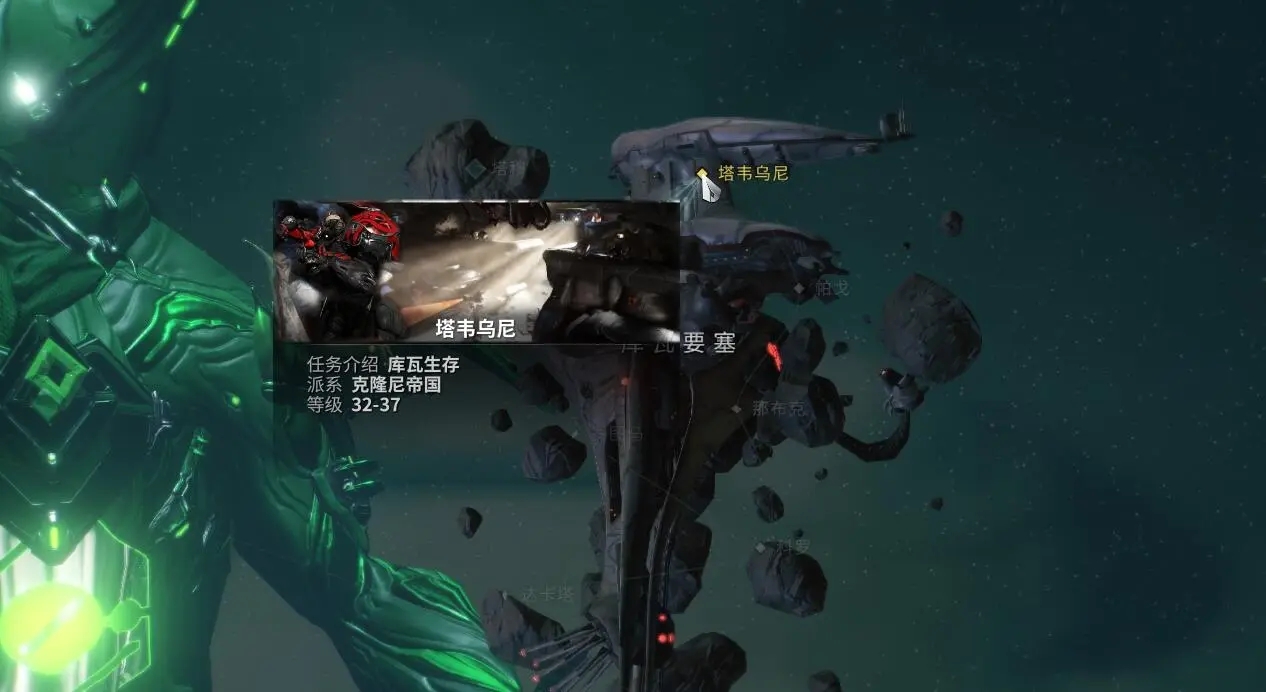Open the 帕戈 mission node

799,289
